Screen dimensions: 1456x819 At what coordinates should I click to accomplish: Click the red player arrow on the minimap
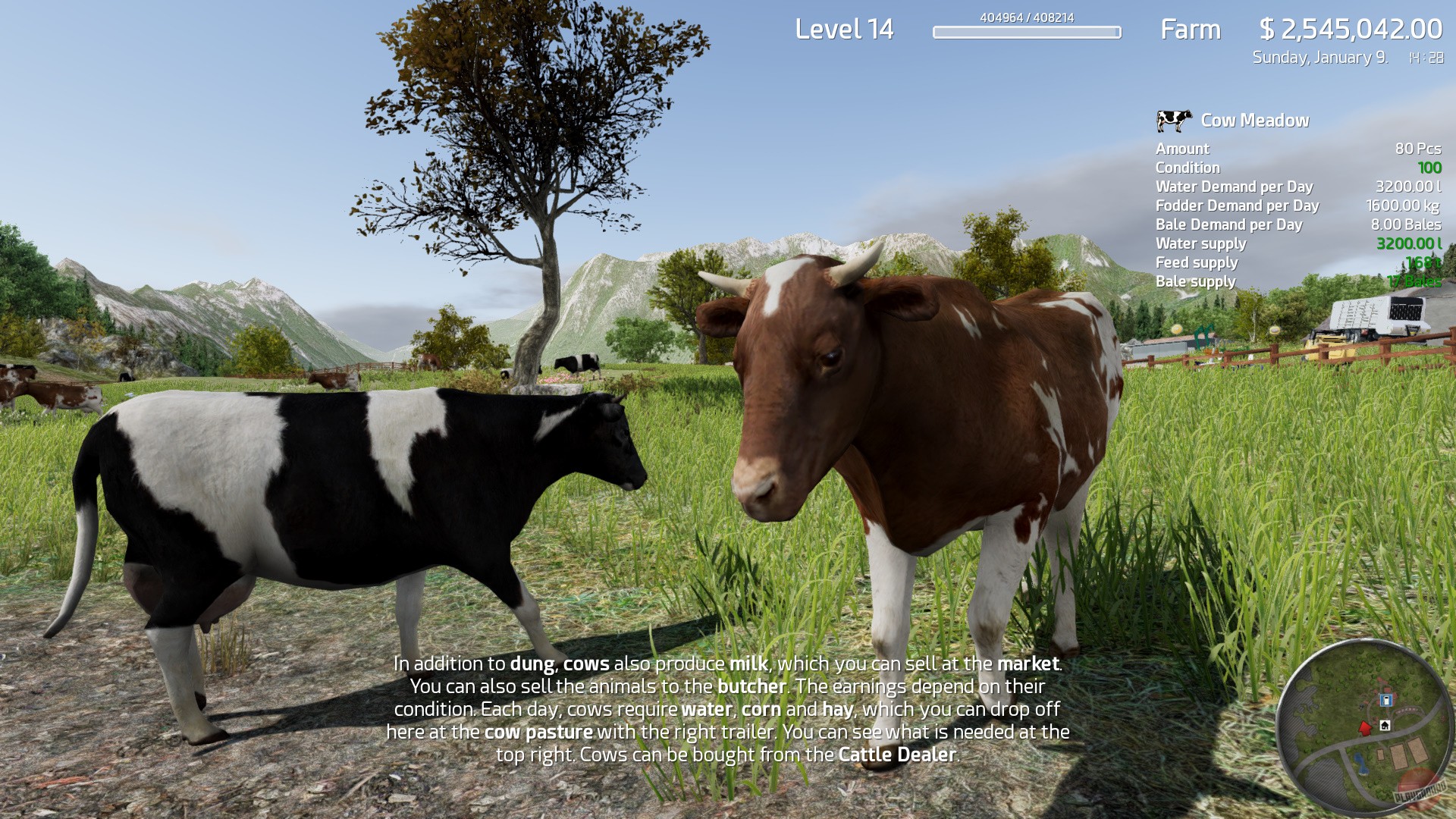pyautogui.click(x=1365, y=728)
